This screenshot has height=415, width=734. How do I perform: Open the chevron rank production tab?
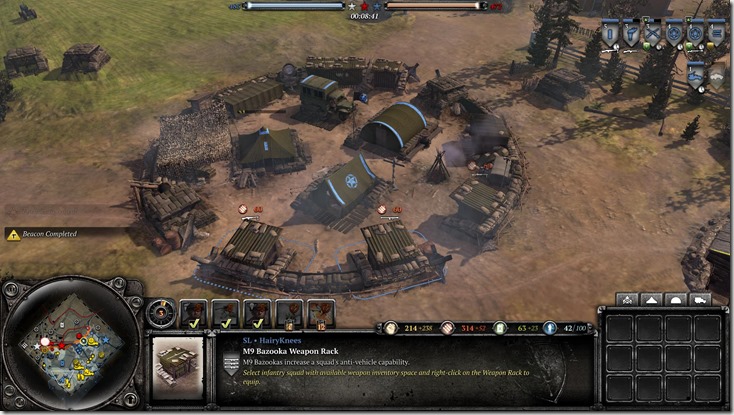pyautogui.click(x=628, y=299)
